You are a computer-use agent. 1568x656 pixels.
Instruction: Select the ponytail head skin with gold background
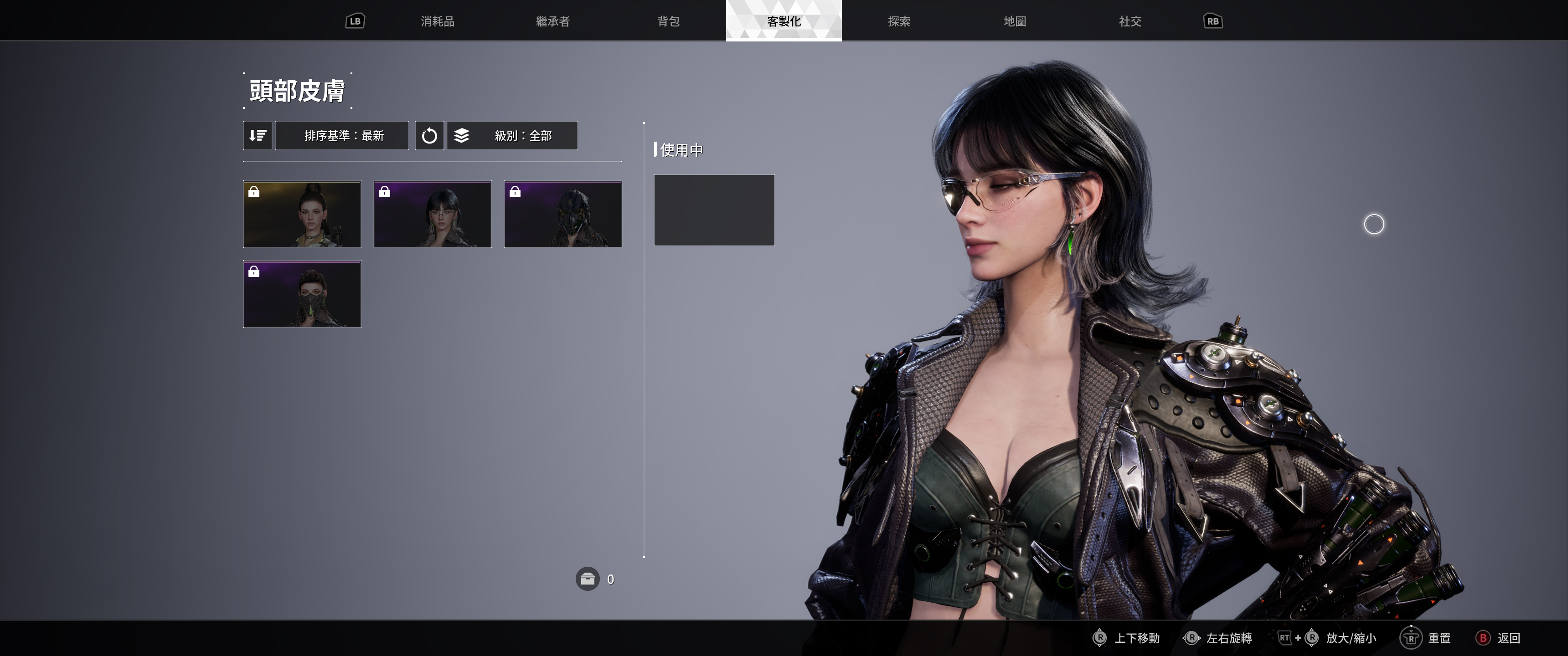click(302, 214)
